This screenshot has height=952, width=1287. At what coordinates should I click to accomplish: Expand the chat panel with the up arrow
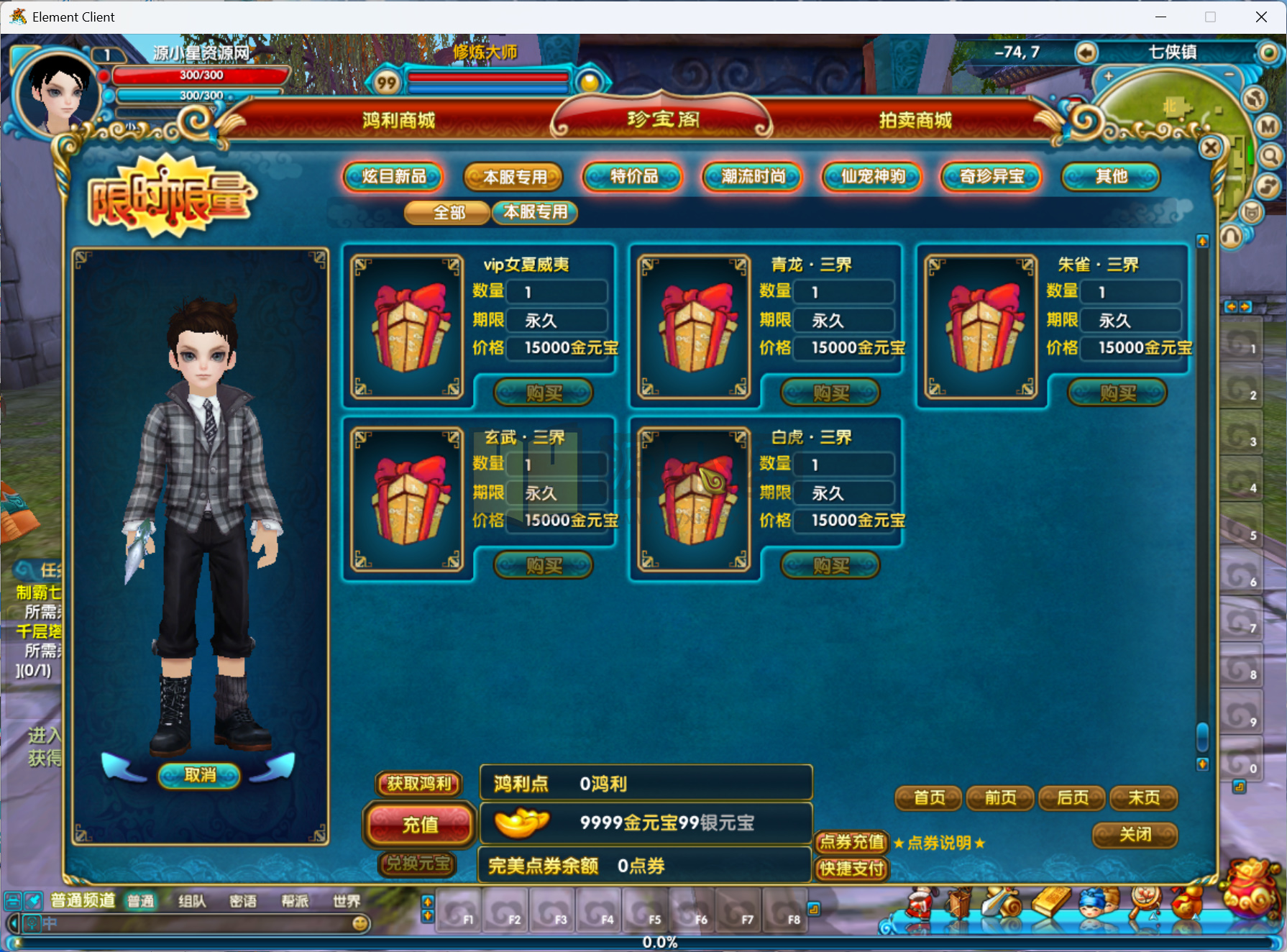[429, 901]
